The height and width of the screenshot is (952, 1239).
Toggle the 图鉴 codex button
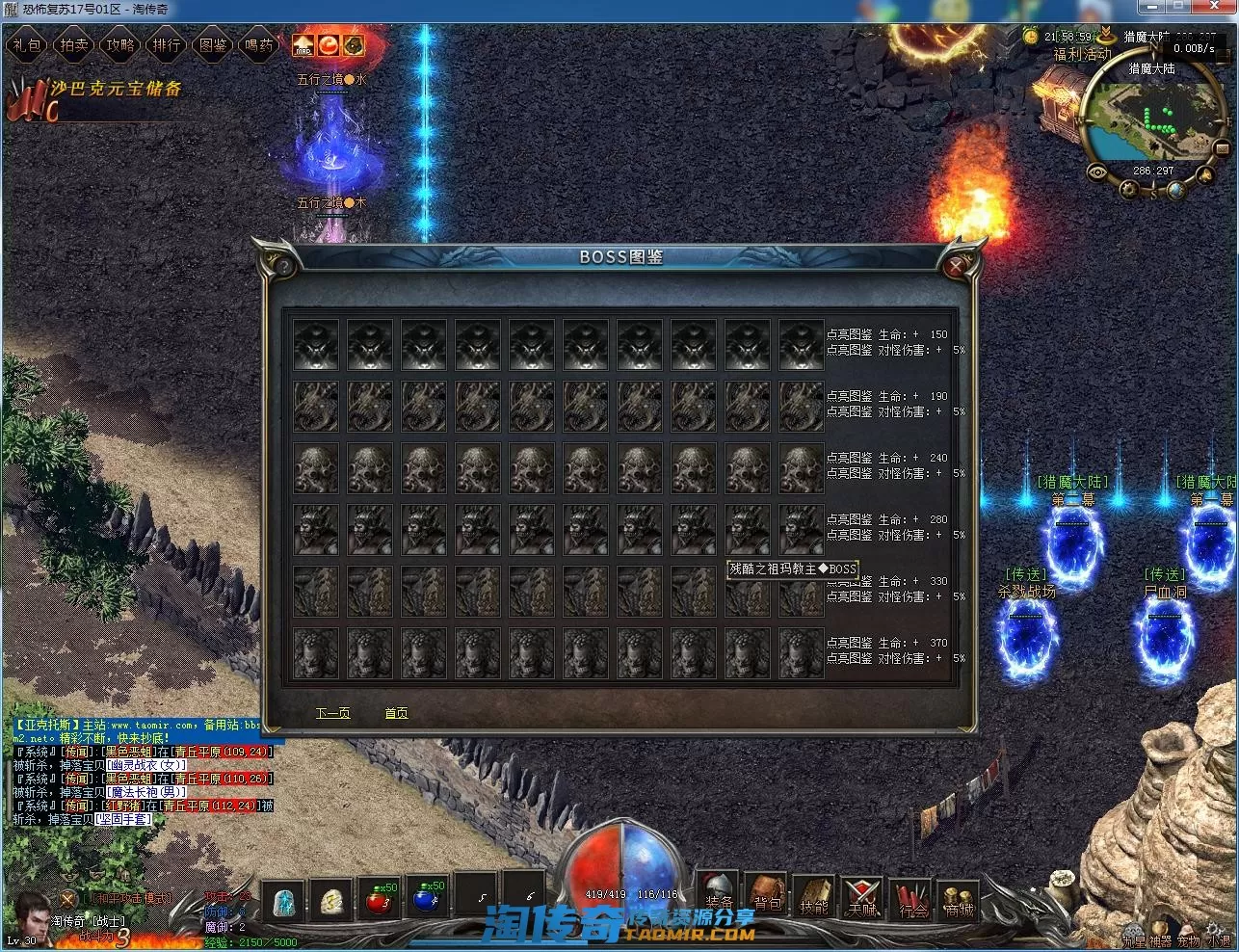click(x=213, y=45)
